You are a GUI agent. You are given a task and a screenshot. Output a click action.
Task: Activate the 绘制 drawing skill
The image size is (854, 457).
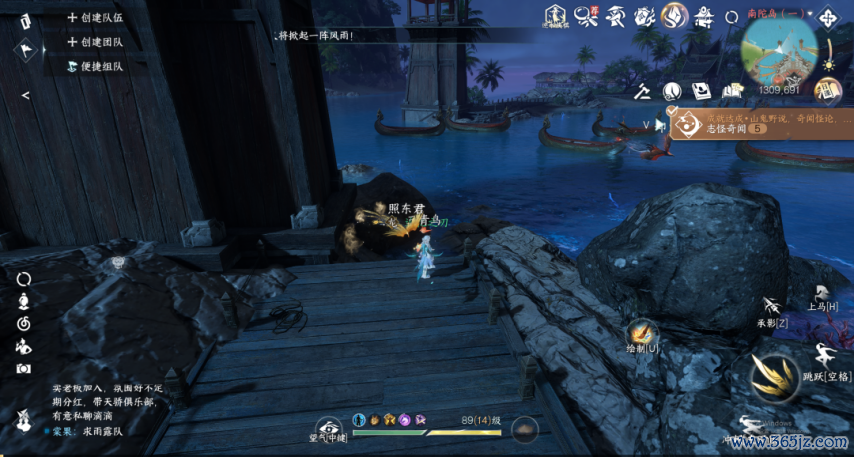click(x=640, y=331)
